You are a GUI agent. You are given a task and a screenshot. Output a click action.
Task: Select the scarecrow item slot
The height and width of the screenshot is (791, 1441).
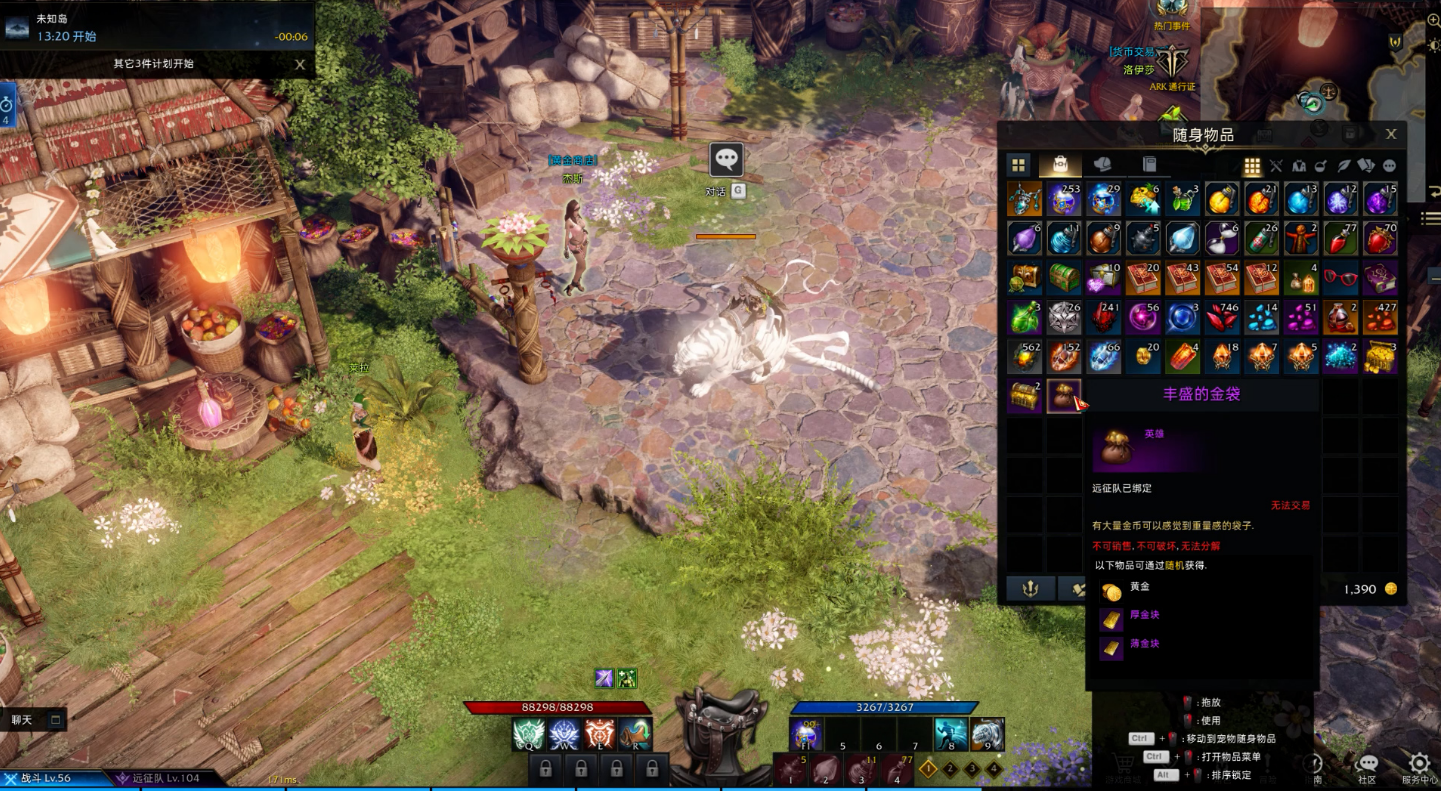(x=1300, y=238)
